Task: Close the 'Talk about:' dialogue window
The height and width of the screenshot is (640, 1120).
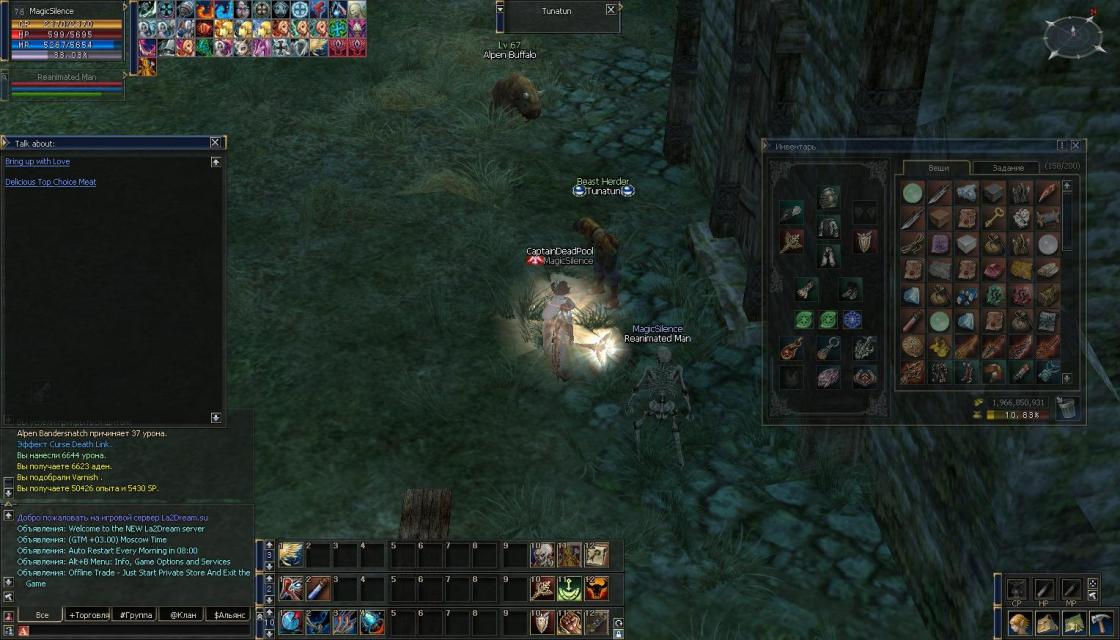Action: [x=215, y=143]
